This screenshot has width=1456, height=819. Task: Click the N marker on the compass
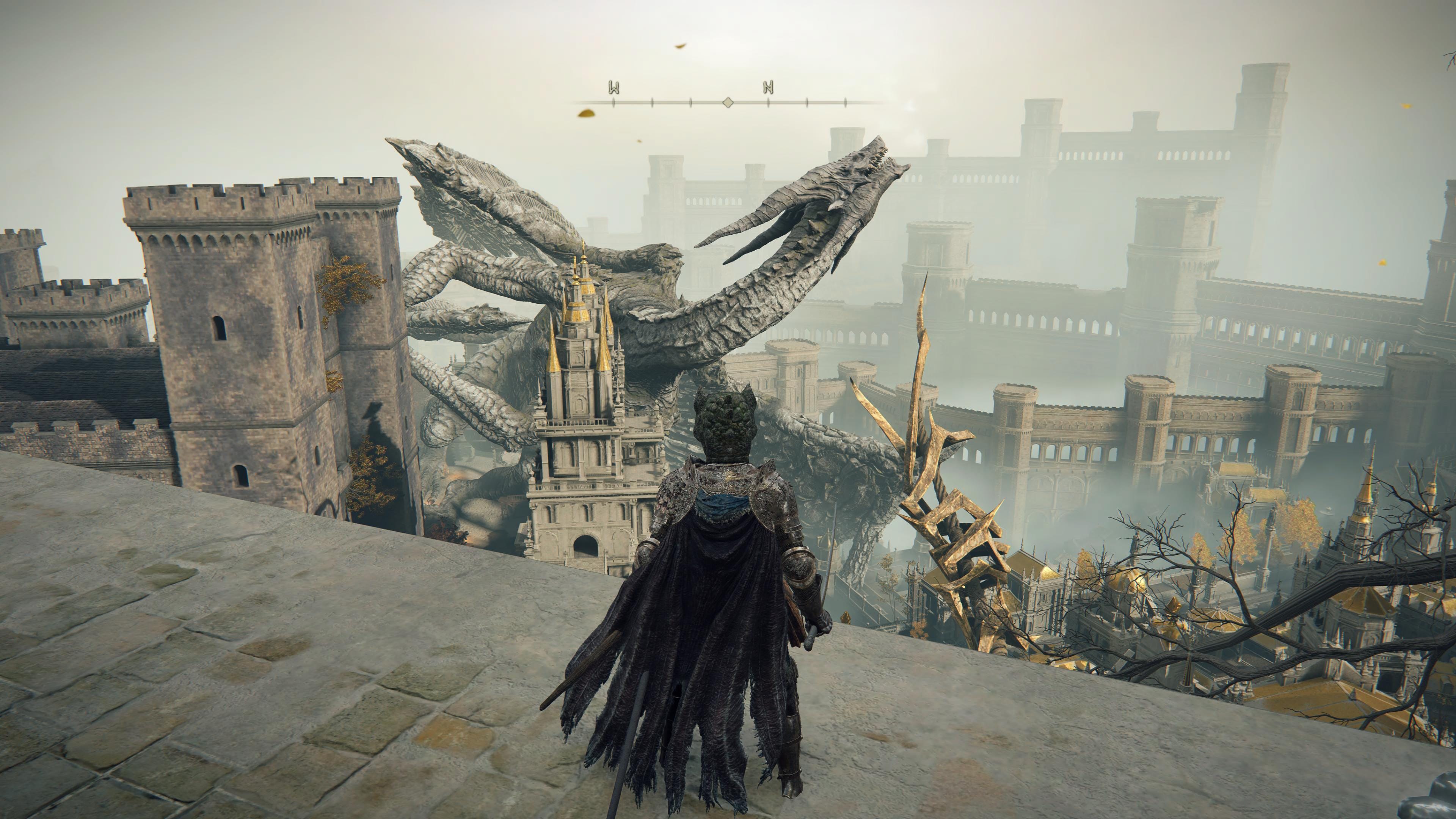(768, 88)
